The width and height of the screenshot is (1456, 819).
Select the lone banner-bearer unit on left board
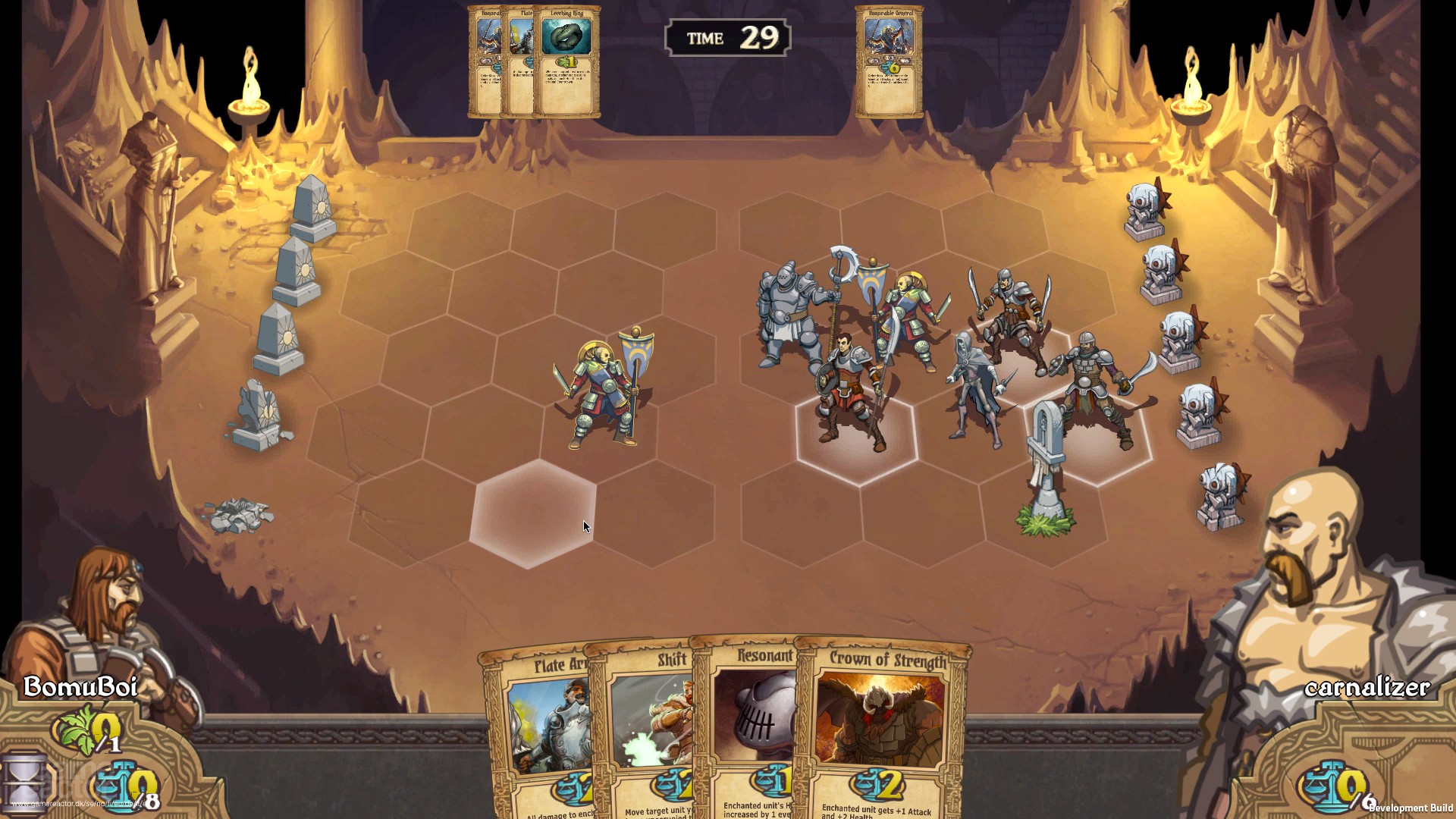[605, 391]
